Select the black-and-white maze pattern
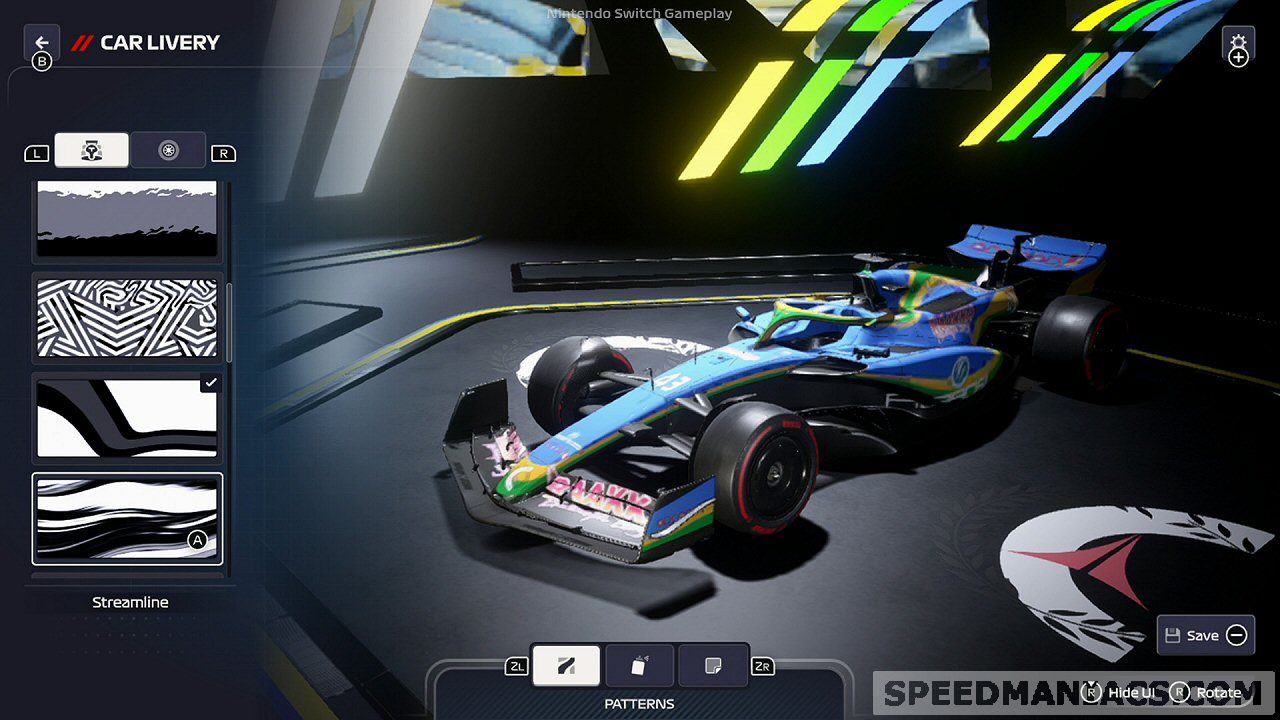Screen dimensions: 1280x720 pos(127,317)
